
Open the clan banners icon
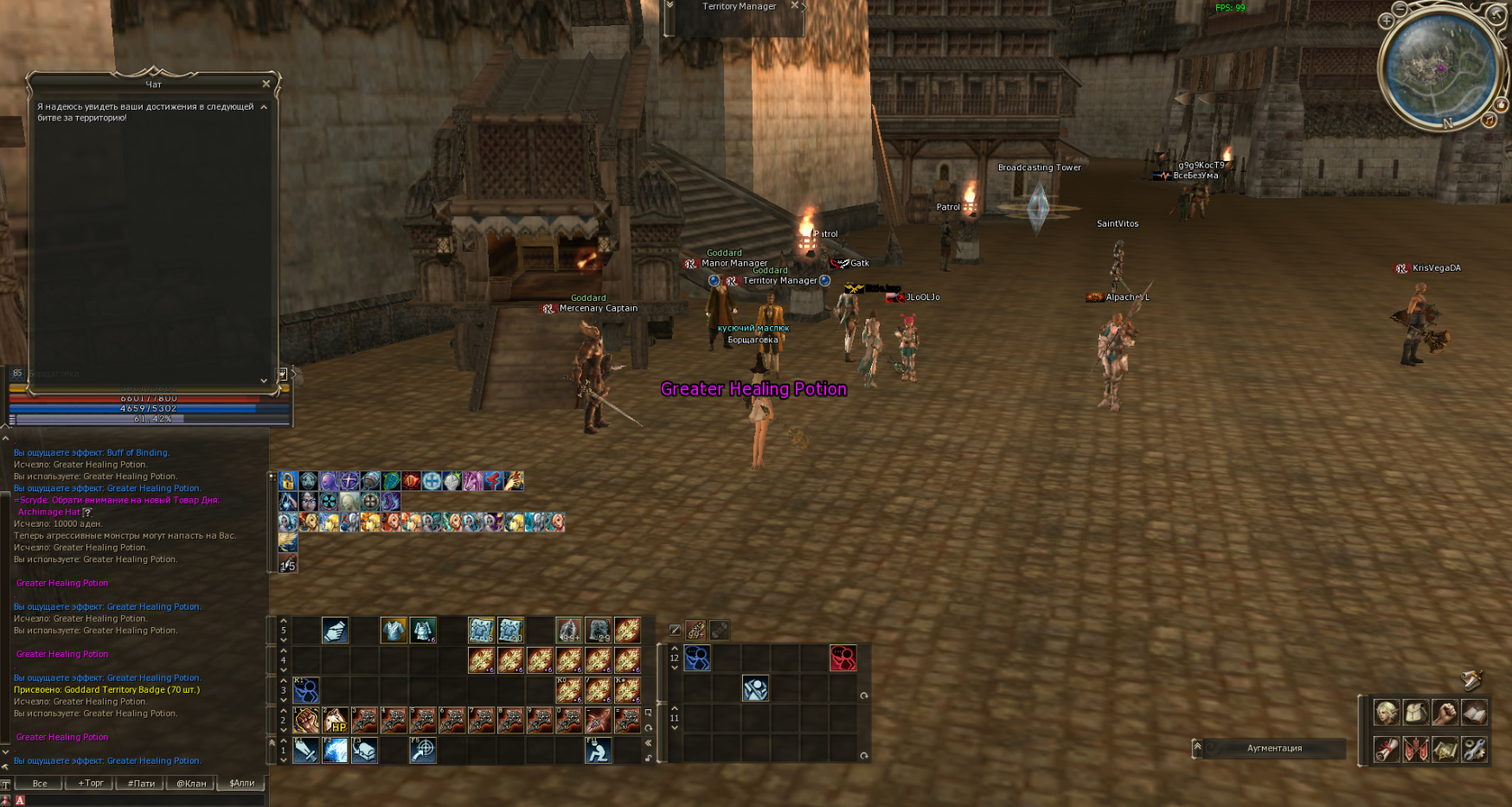[x=1416, y=749]
